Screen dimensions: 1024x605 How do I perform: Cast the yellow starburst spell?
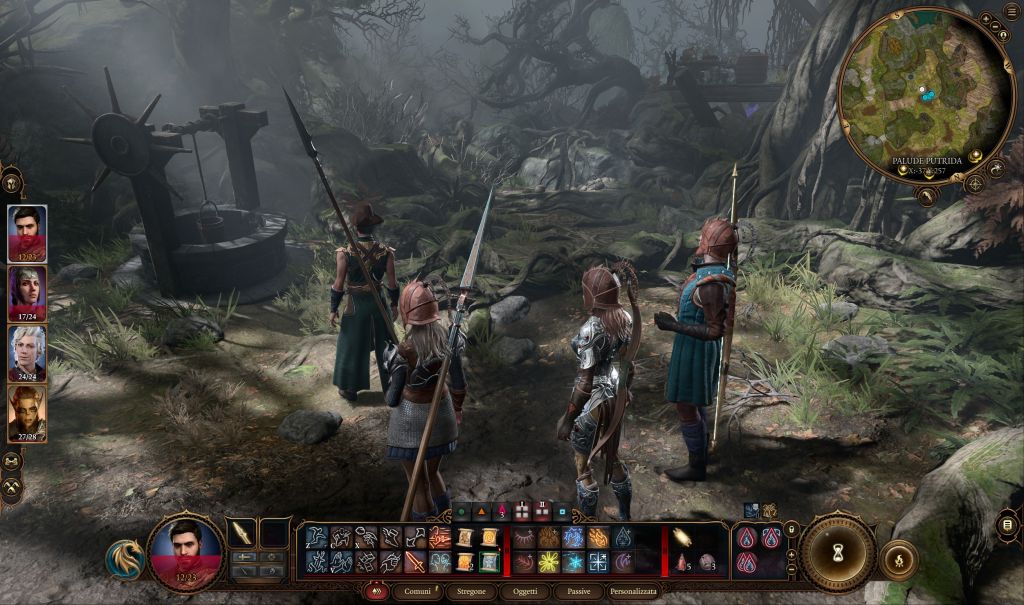tap(549, 562)
